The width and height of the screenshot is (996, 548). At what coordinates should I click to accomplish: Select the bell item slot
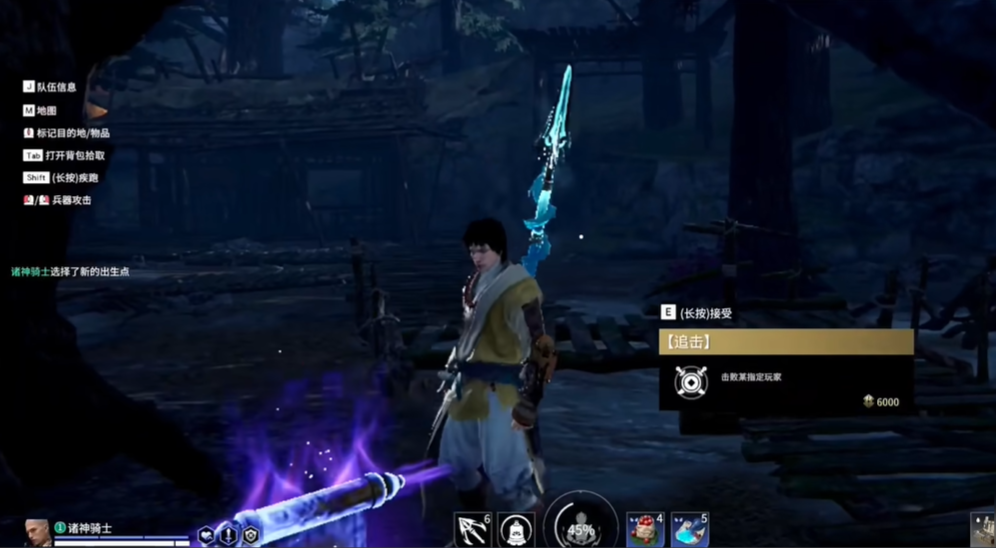point(516,529)
